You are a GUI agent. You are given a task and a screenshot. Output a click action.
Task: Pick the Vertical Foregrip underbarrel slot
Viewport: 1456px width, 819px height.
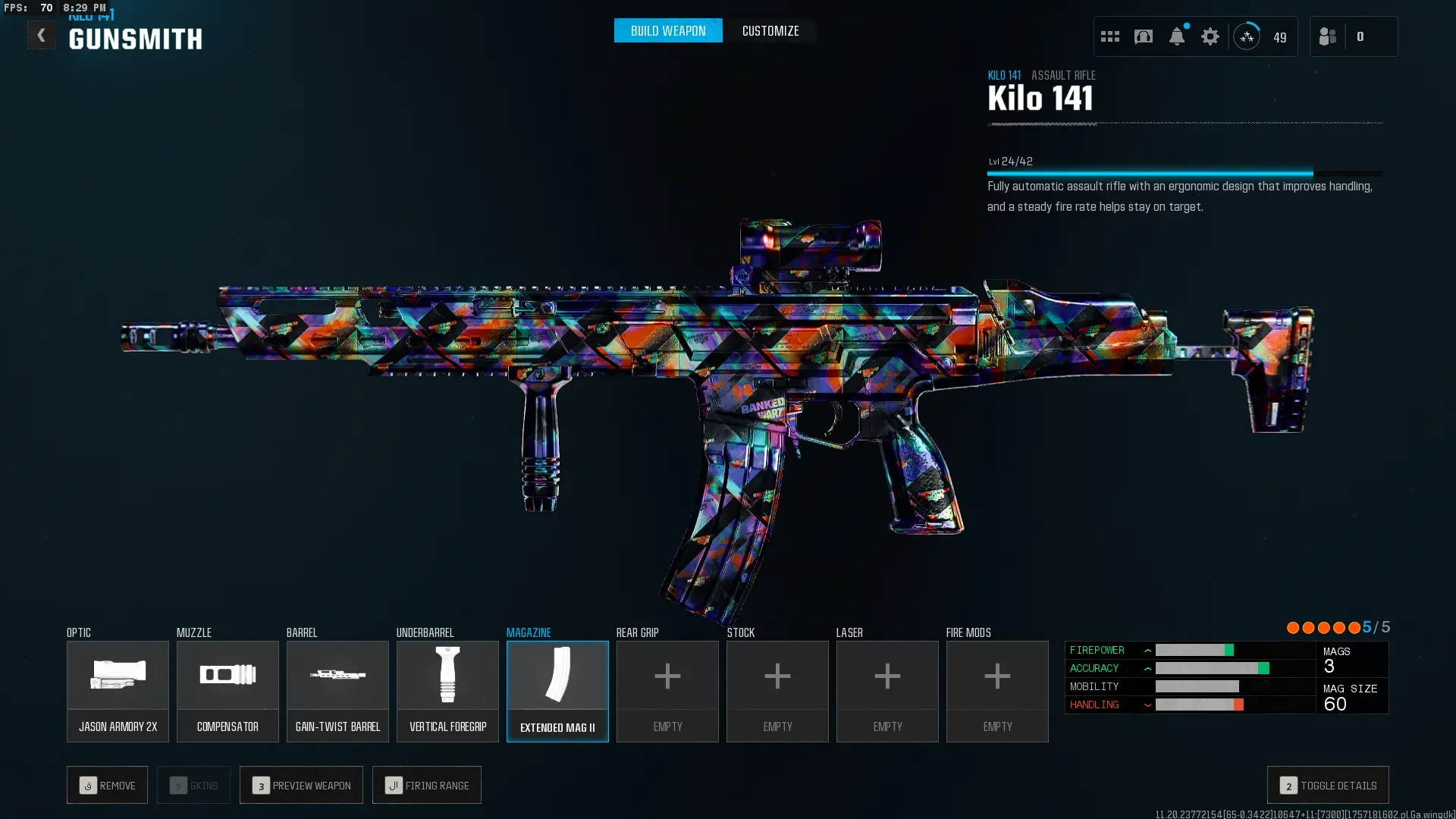[x=447, y=691]
